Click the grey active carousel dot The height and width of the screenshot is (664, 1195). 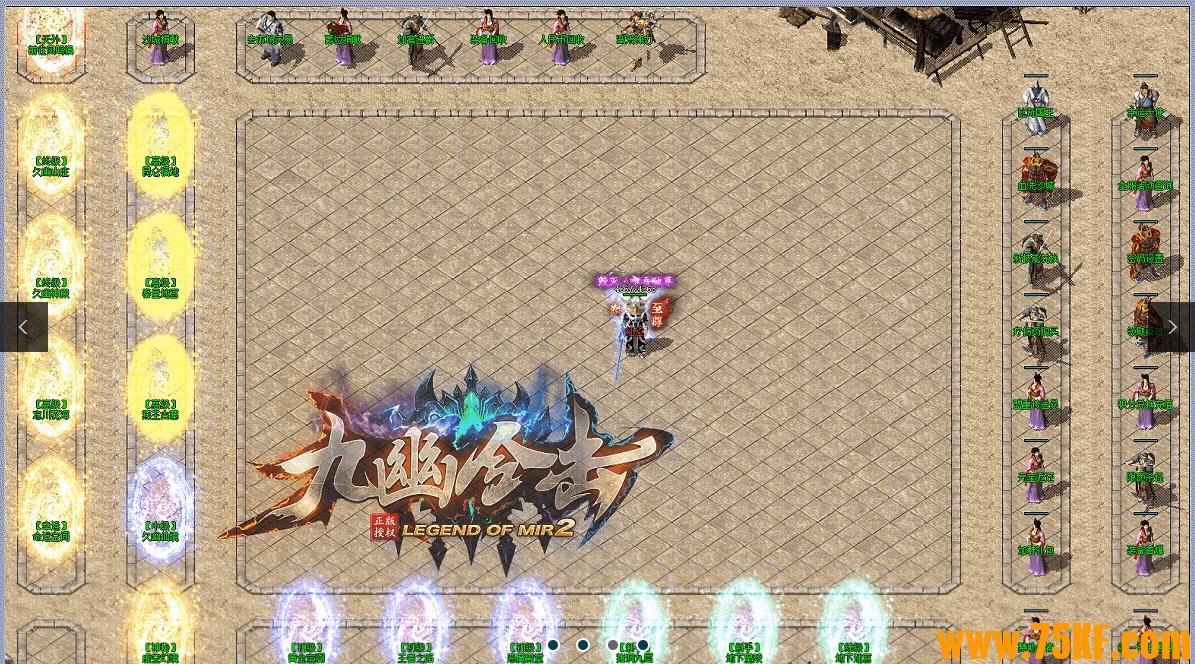point(613,645)
